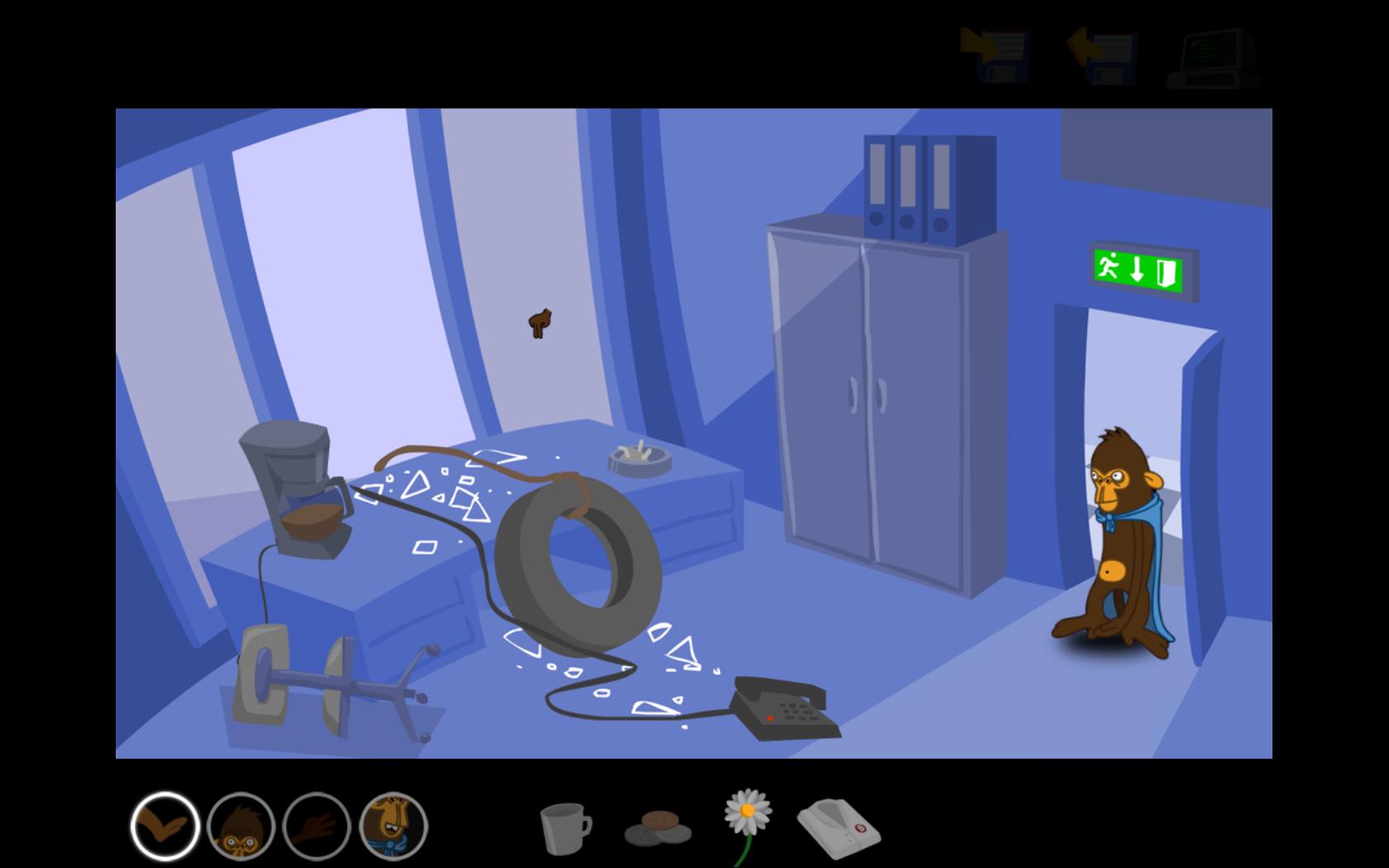
Task: Choose the look-at monkey eyes verb
Action: click(x=241, y=826)
